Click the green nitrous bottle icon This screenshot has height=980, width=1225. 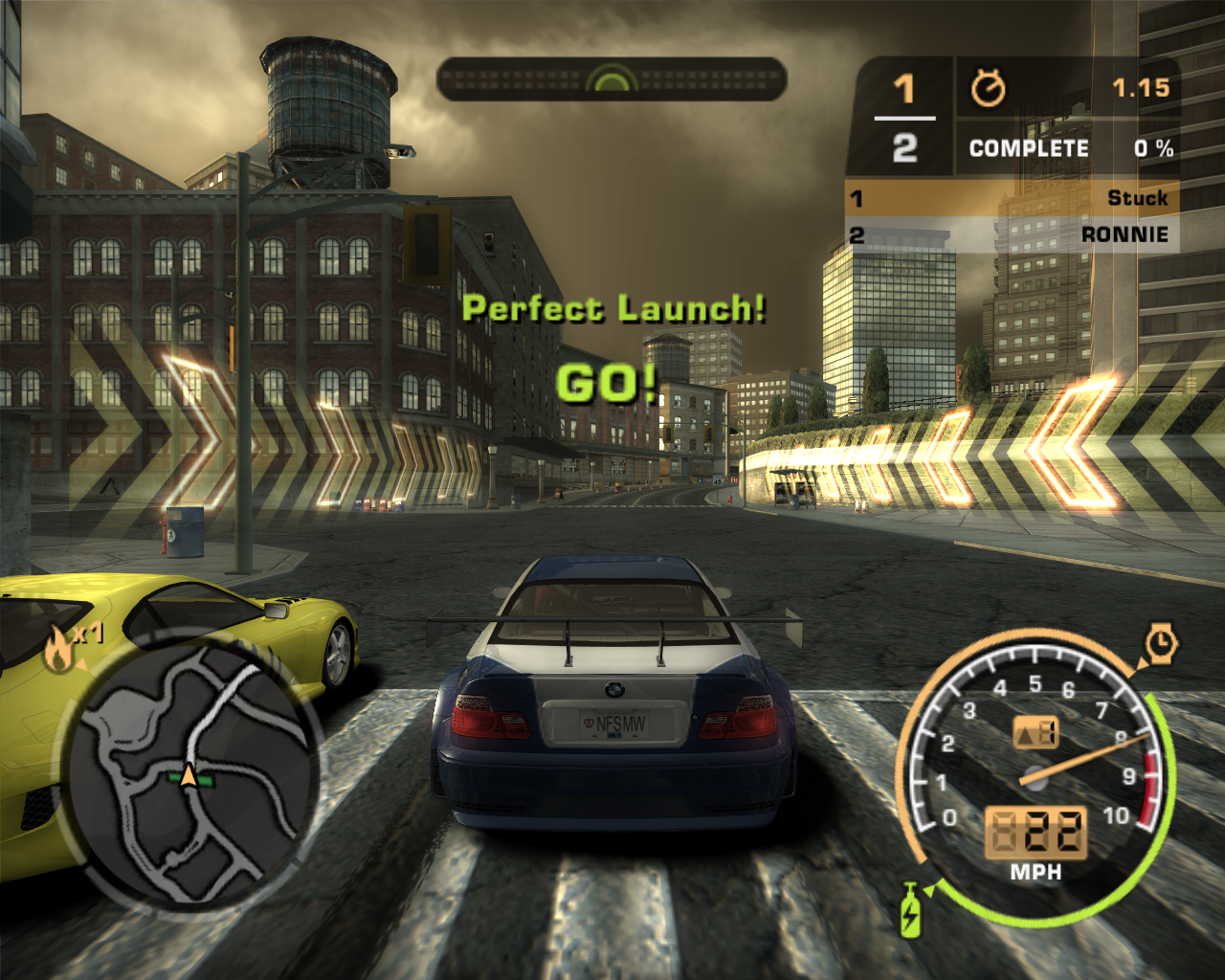click(910, 909)
